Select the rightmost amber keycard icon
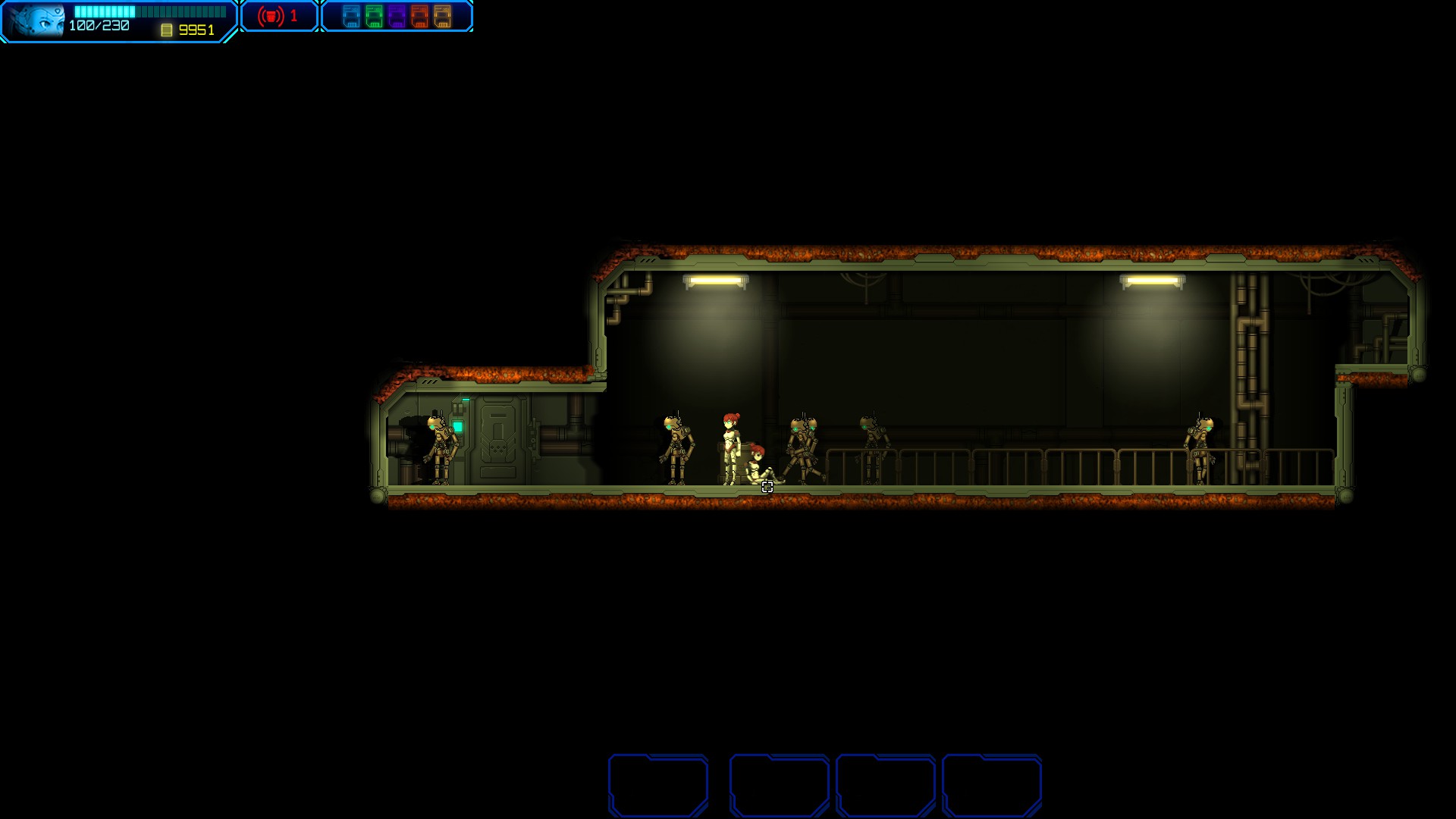Viewport: 1456px width, 819px height. pyautogui.click(x=442, y=16)
